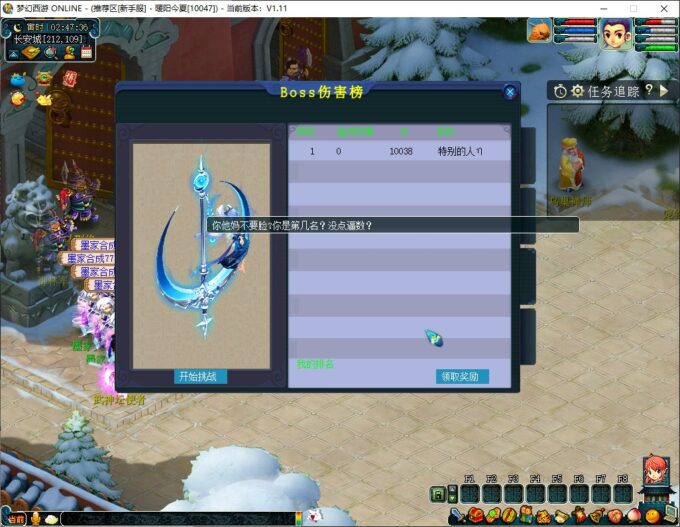Toggle the microphone icon beside the chat bar
The width and height of the screenshot is (680, 527).
click(x=37, y=518)
